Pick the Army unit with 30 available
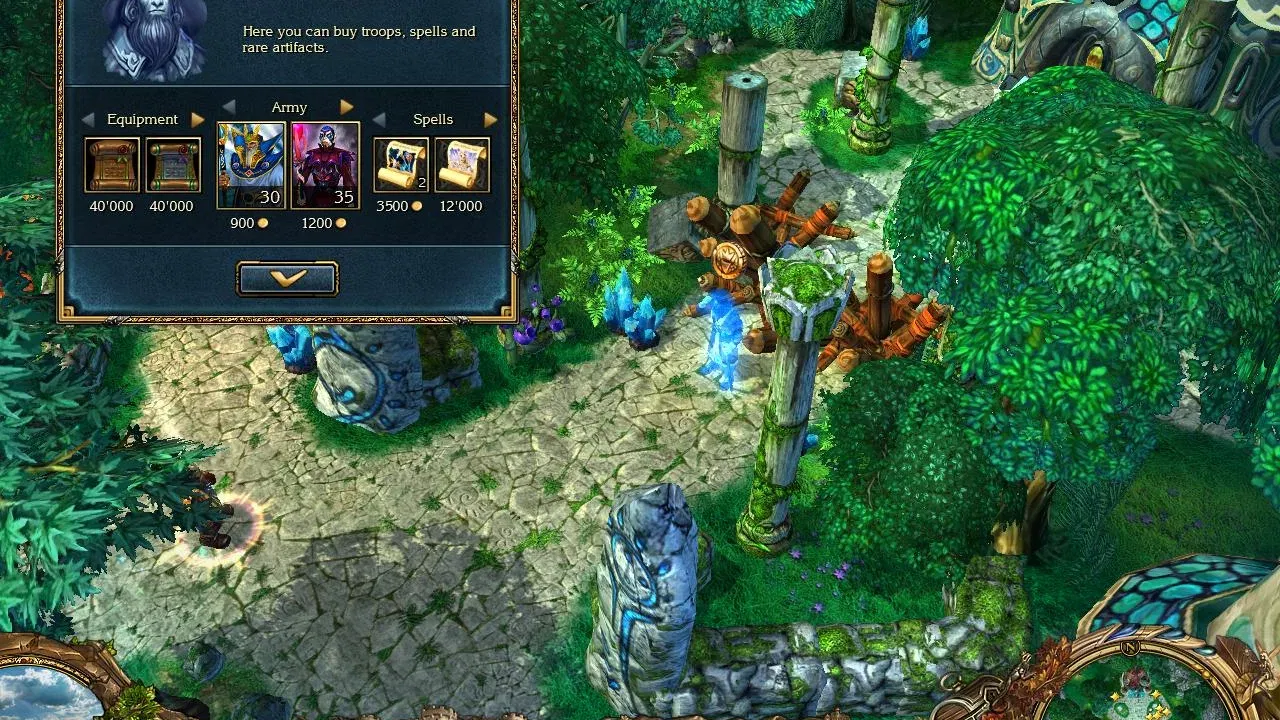The image size is (1280, 720). point(250,165)
